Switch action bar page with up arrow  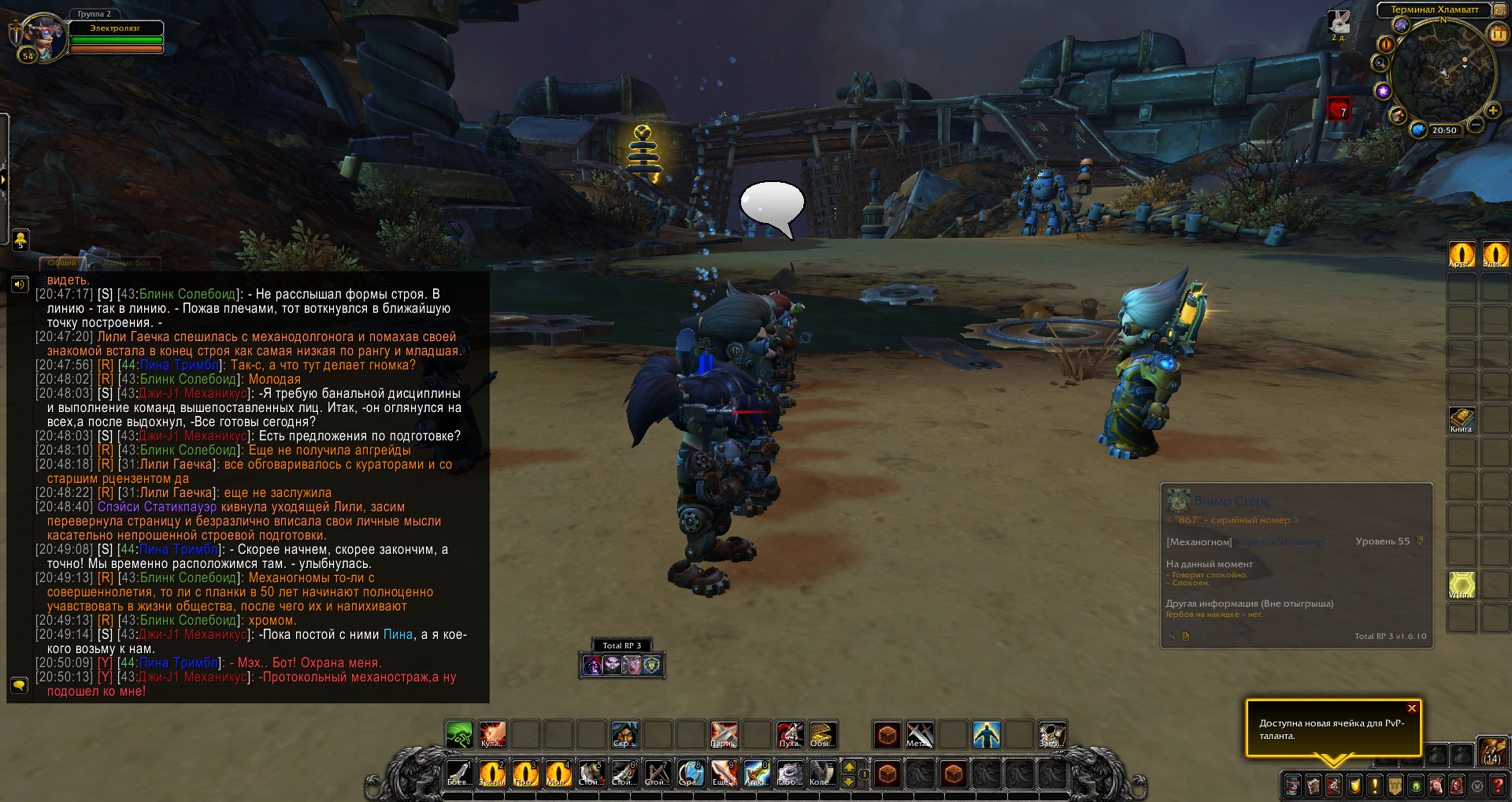tap(849, 766)
